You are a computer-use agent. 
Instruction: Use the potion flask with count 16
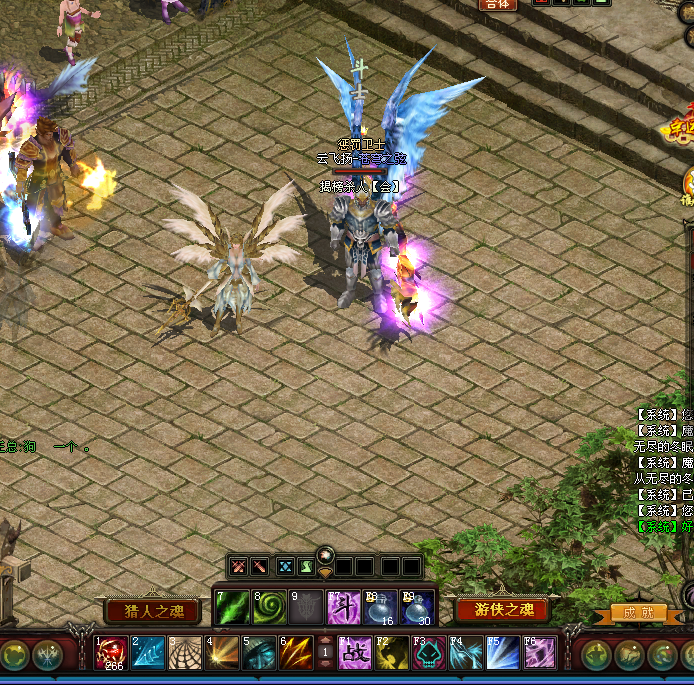tap(380, 607)
